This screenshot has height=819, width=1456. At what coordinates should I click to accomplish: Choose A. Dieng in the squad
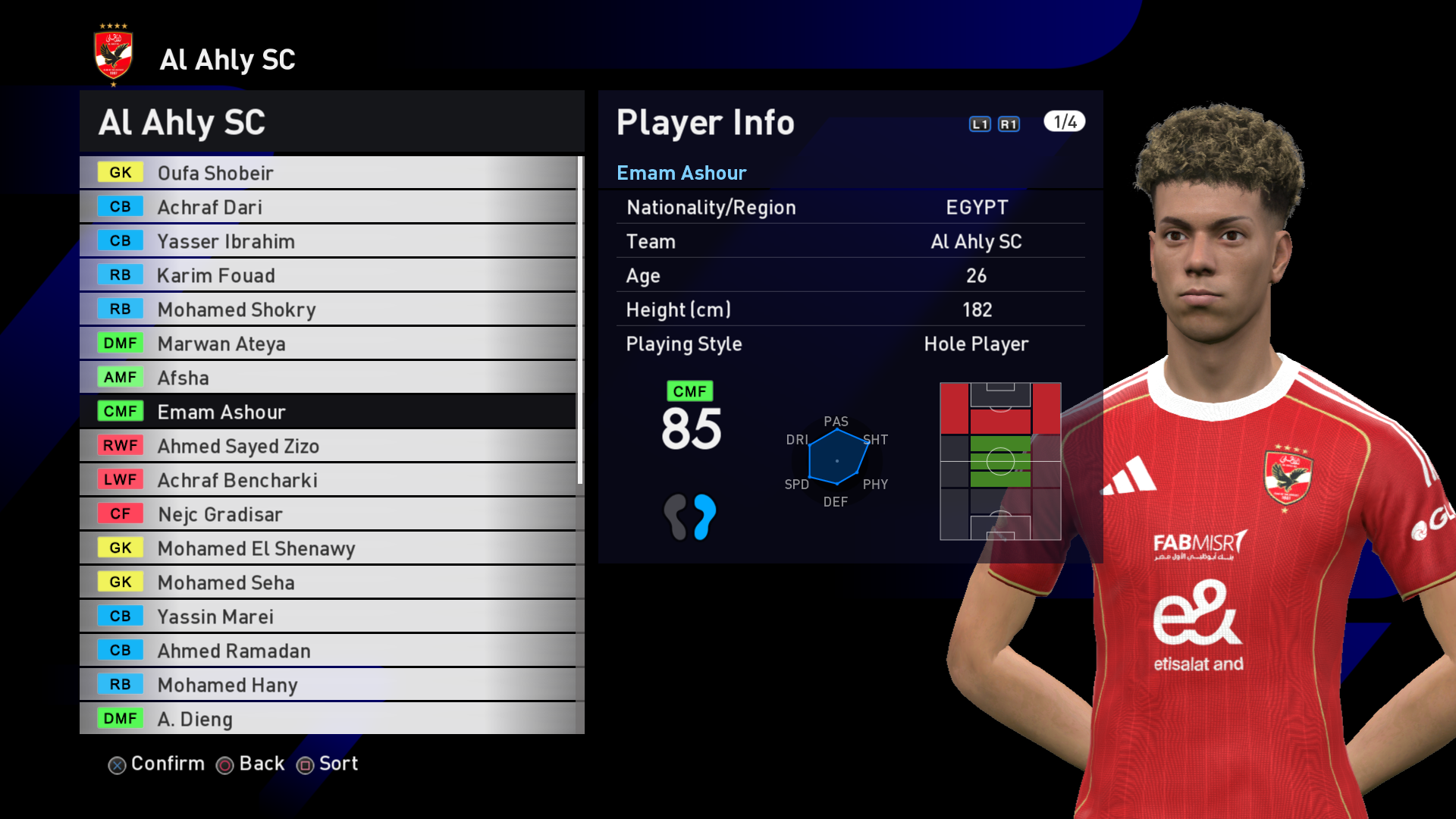(x=328, y=719)
